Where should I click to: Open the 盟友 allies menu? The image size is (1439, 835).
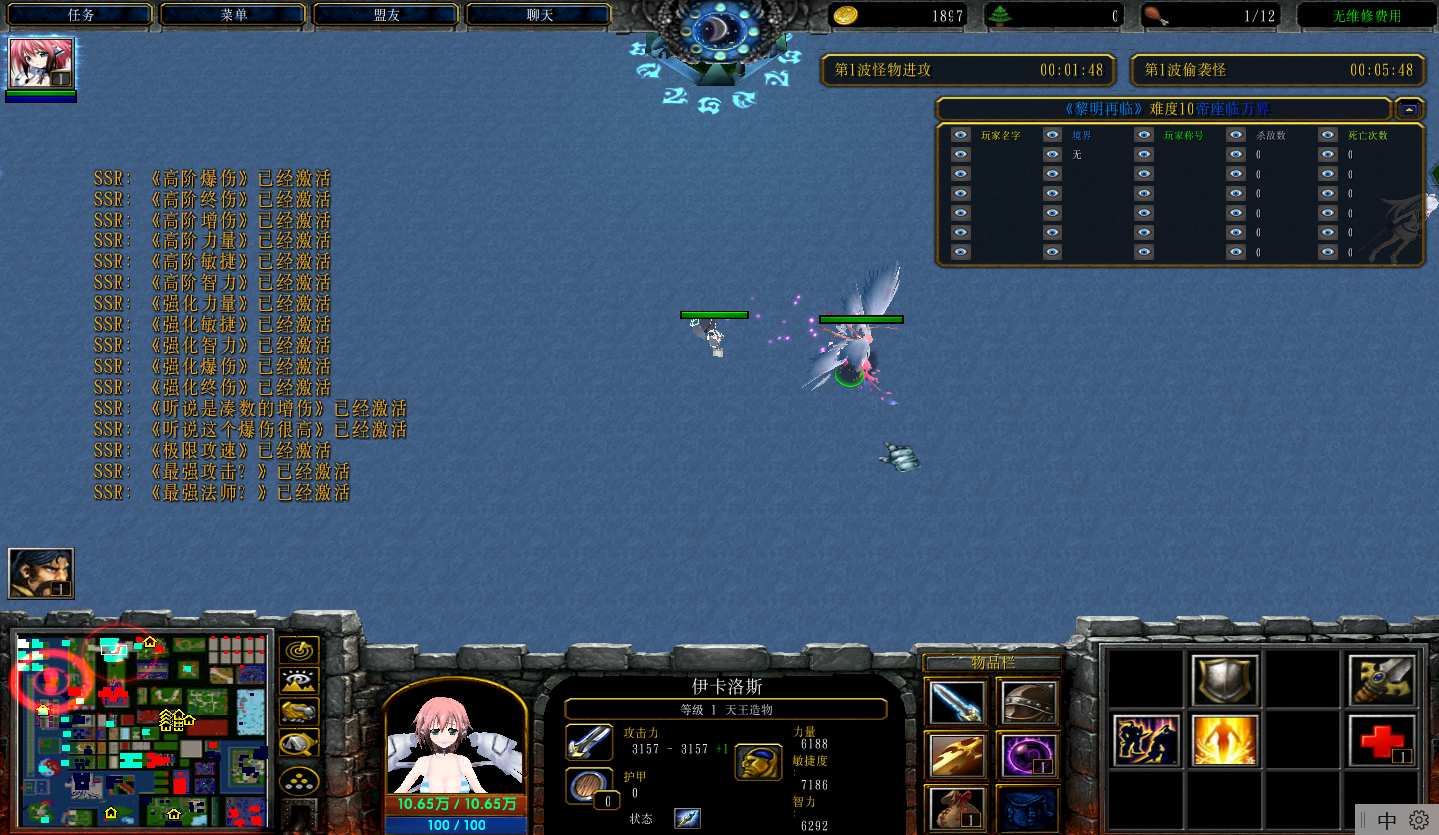click(x=386, y=15)
